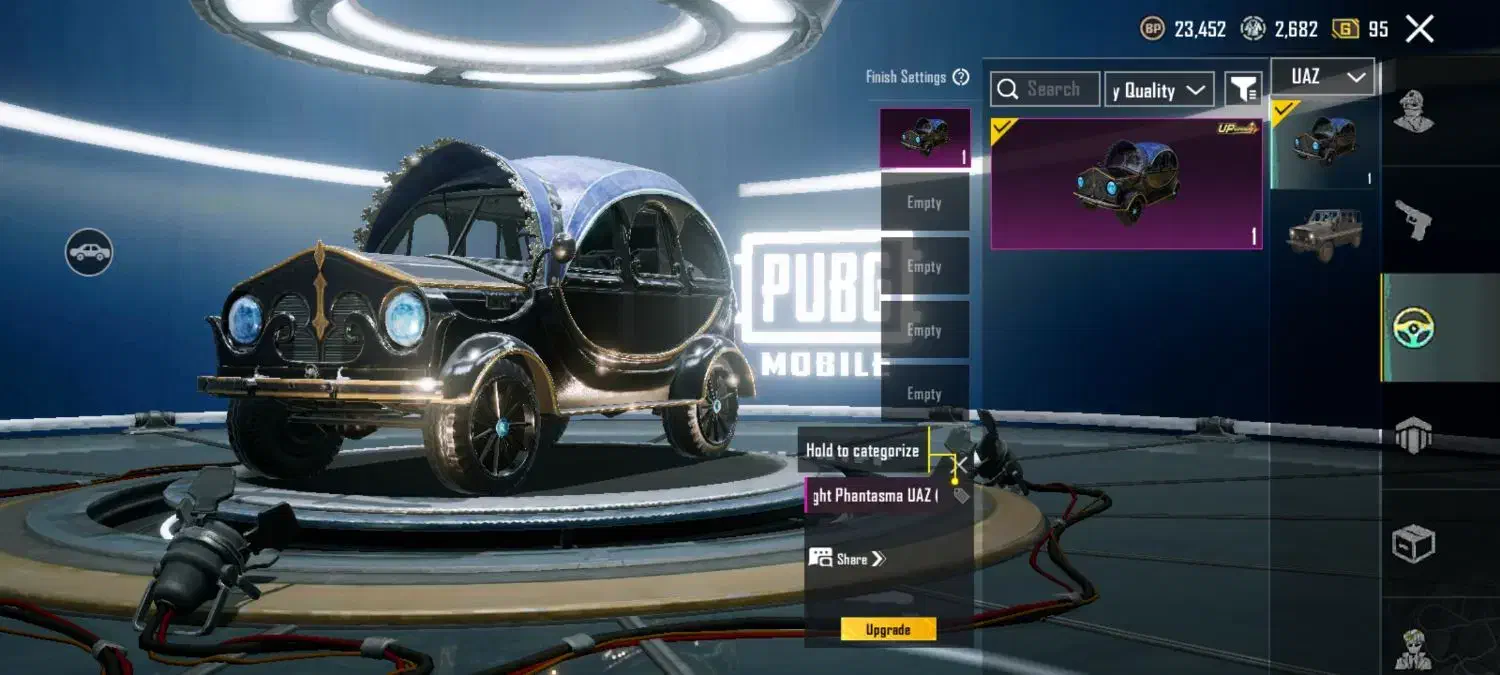This screenshot has width=1500, height=675.
Task: Share the vehicle skin
Action: (x=848, y=559)
